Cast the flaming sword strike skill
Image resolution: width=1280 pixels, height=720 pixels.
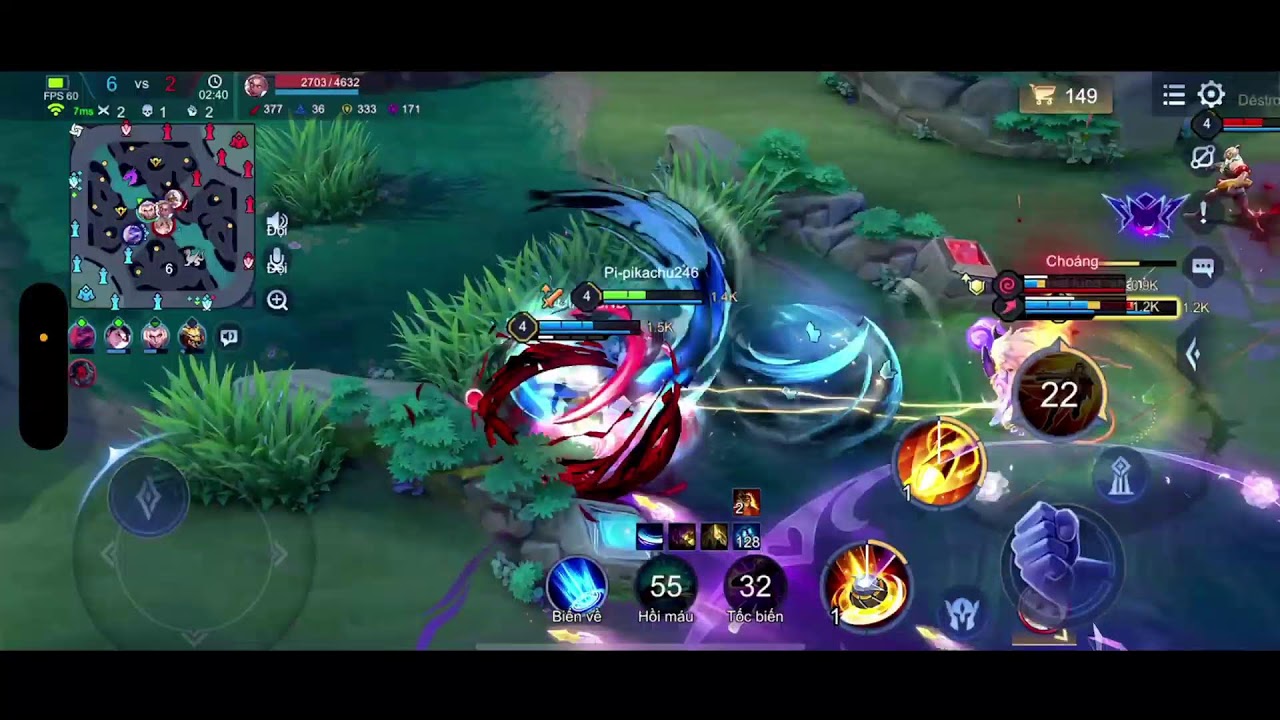click(x=940, y=461)
